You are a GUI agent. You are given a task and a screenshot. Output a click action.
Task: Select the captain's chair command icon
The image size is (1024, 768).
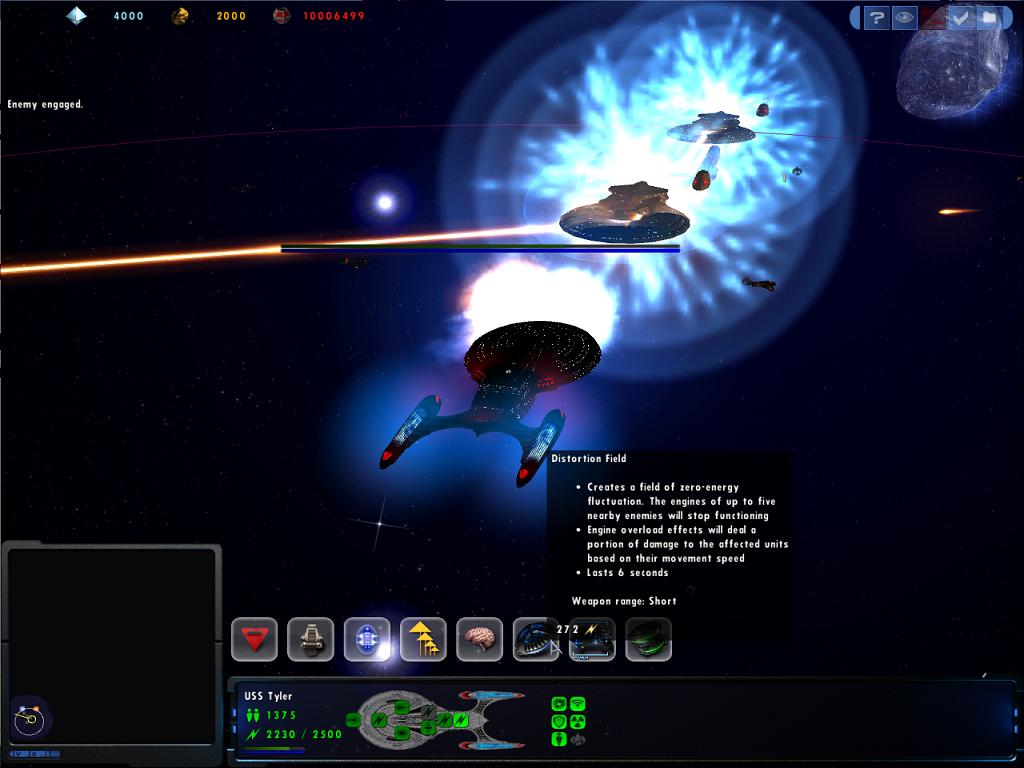click(x=311, y=639)
